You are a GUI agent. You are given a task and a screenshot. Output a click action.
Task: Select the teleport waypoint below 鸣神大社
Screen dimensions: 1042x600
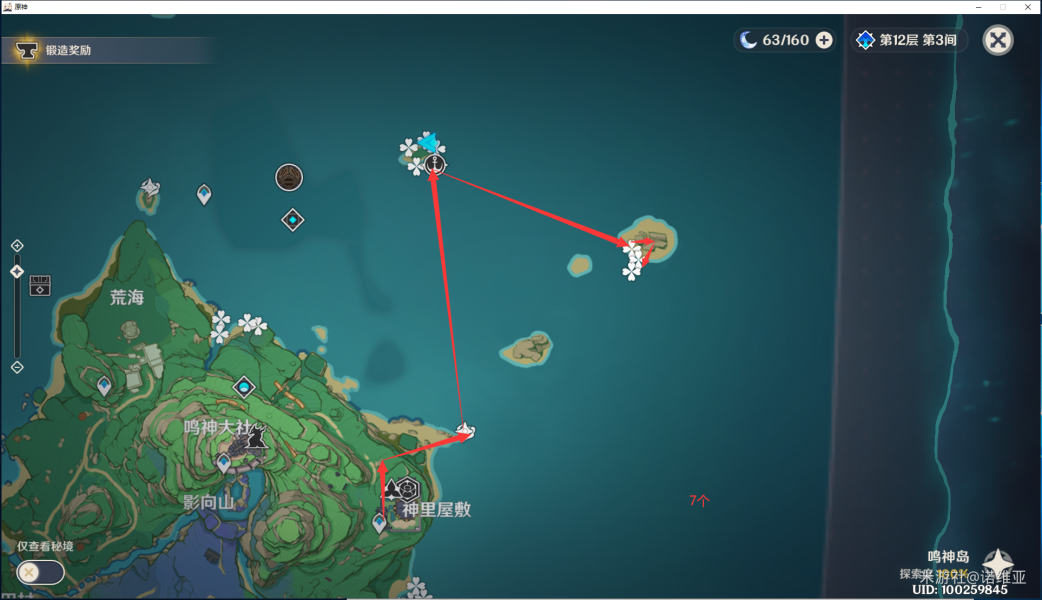[224, 462]
